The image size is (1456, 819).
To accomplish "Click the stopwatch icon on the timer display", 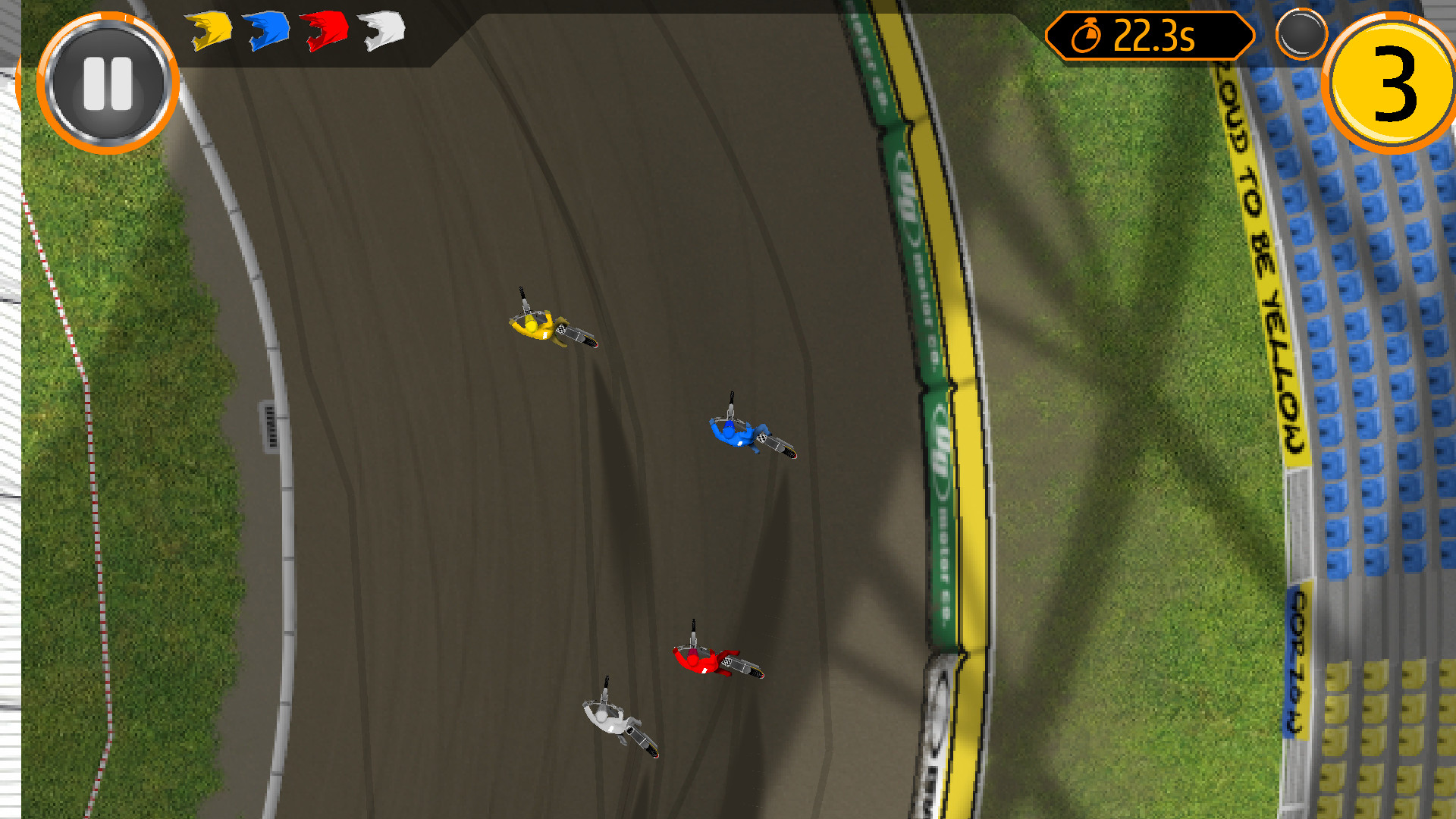I will click(1086, 34).
